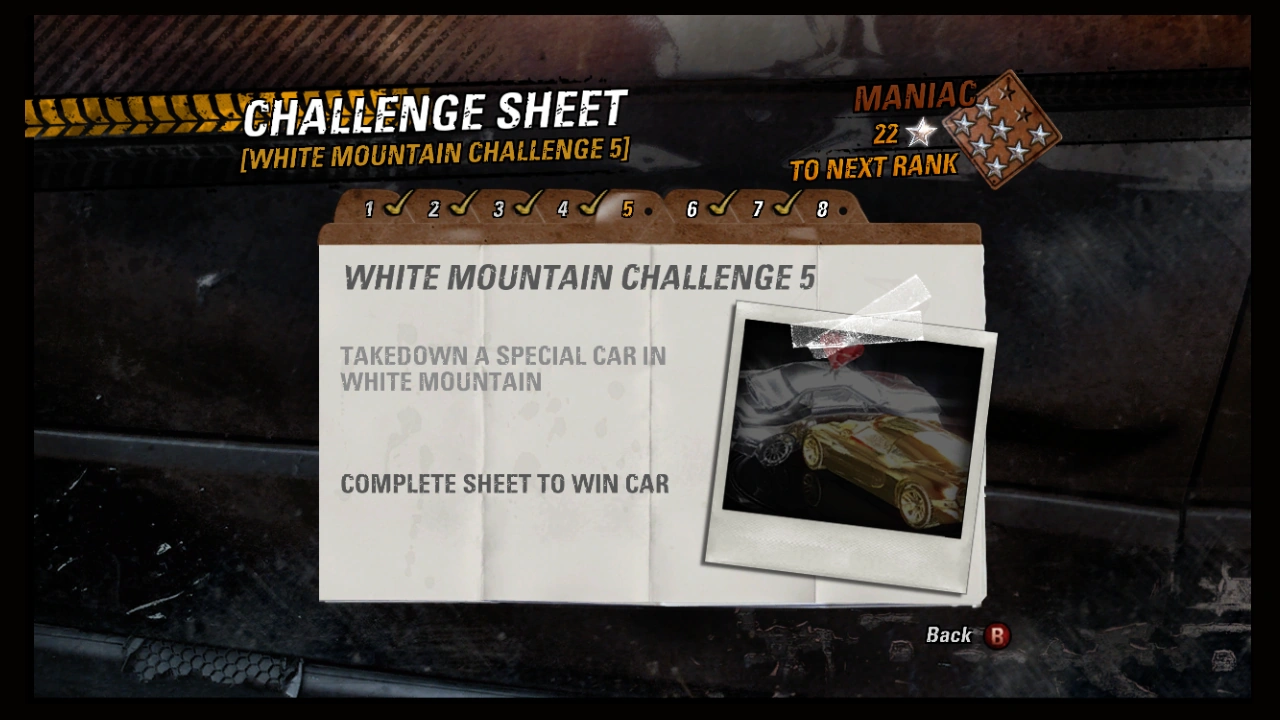This screenshot has height=720, width=1280.
Task: Click the Back button
Action: (x=948, y=634)
